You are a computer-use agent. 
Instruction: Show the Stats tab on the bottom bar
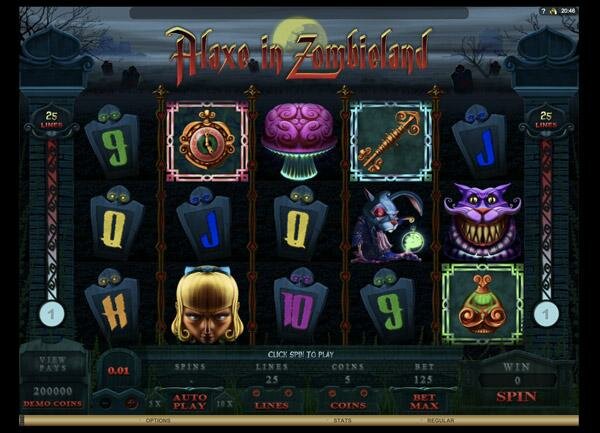pyautogui.click(x=300, y=420)
